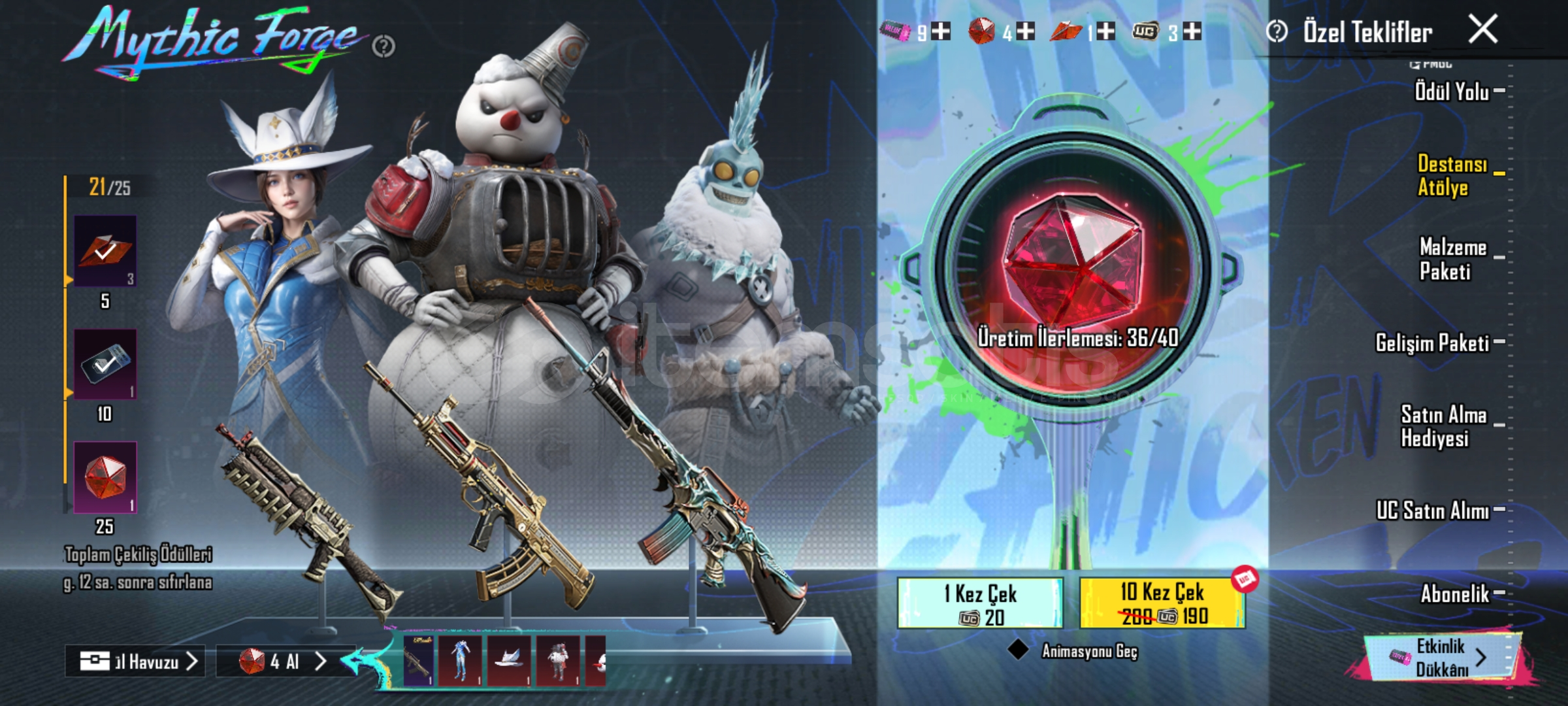The width and height of the screenshot is (1568, 706).
Task: Show the Satın Alma Hediyesi tab
Action: tap(1444, 426)
